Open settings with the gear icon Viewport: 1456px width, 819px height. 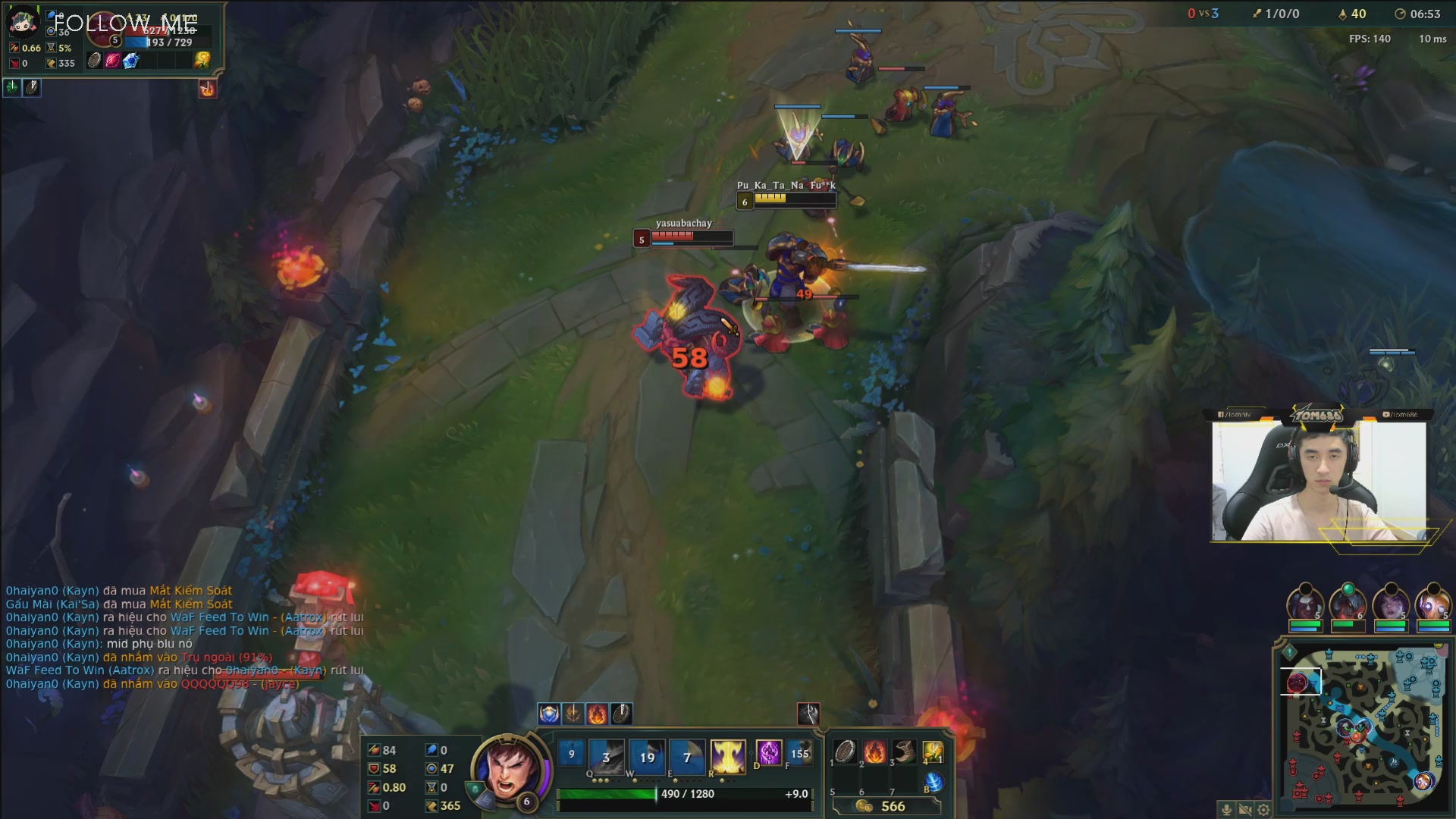coord(1263,808)
